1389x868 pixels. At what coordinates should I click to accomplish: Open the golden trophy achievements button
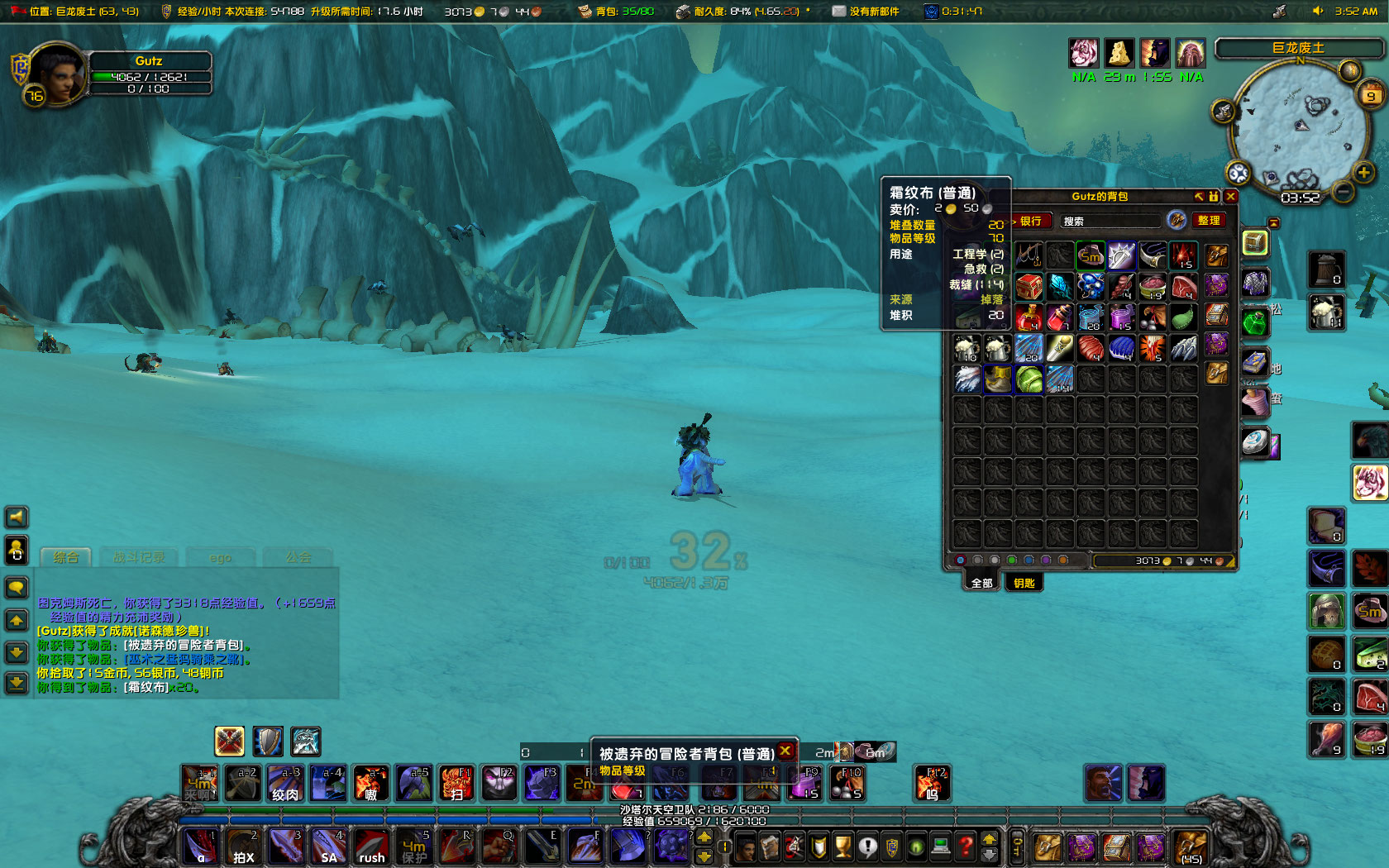tap(842, 847)
